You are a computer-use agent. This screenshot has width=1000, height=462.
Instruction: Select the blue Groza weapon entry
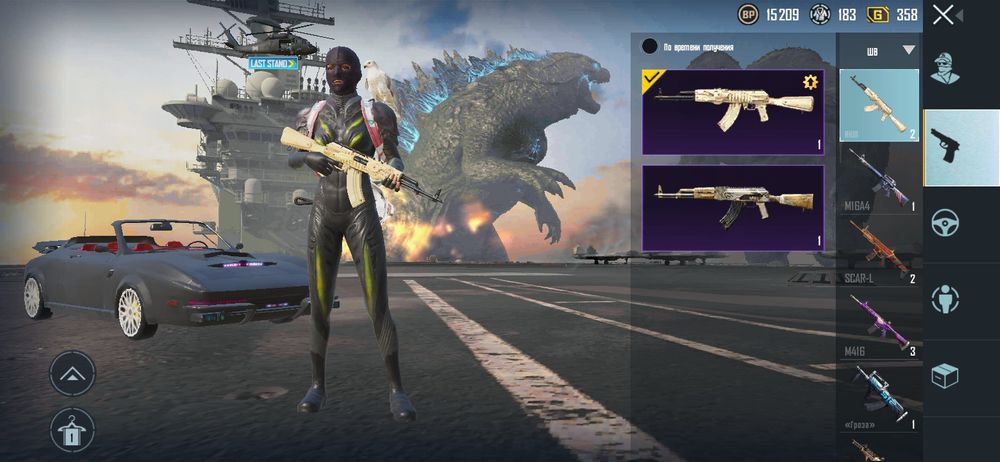pos(879,395)
